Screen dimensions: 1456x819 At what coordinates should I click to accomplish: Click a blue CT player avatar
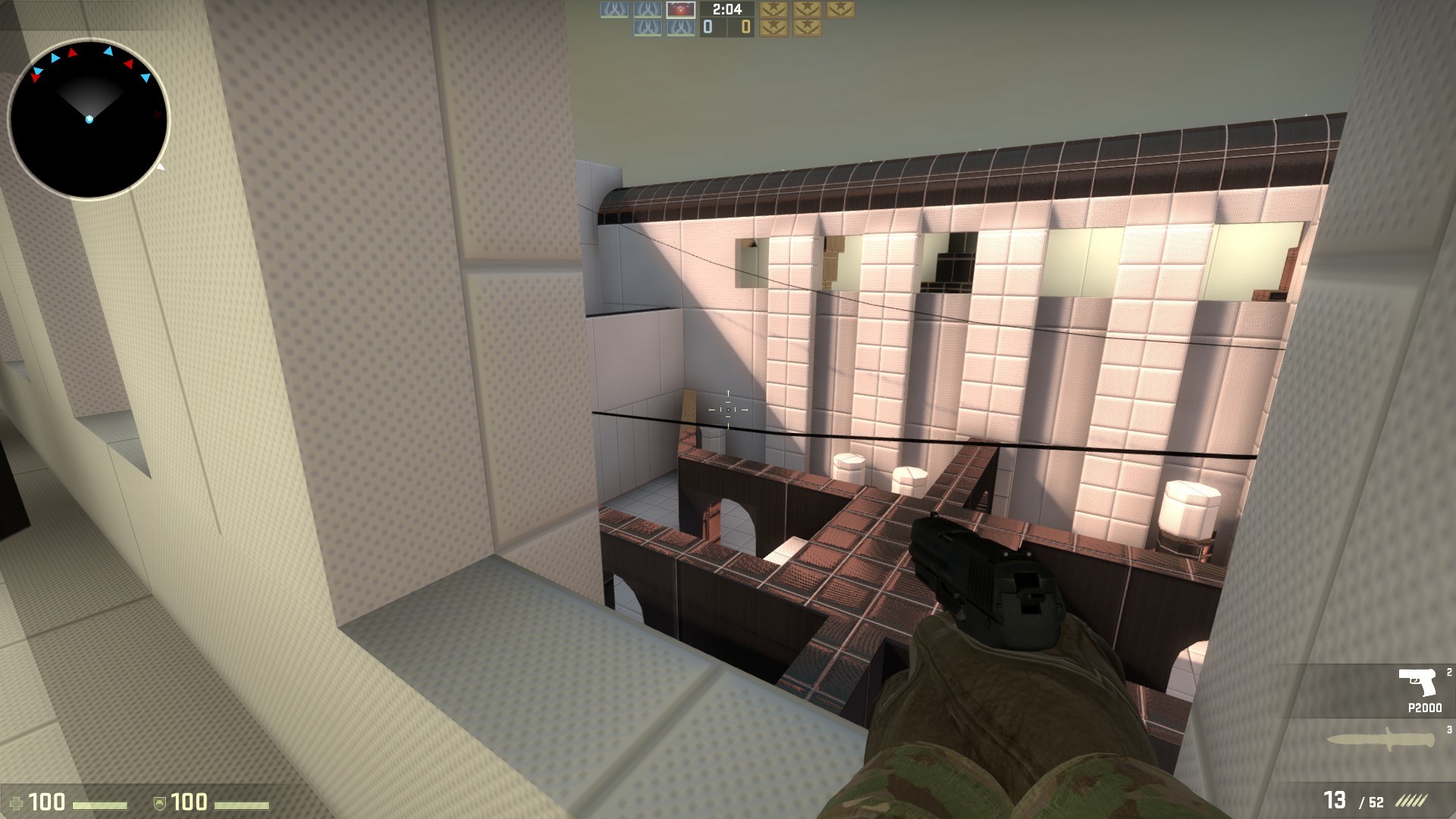pos(613,9)
